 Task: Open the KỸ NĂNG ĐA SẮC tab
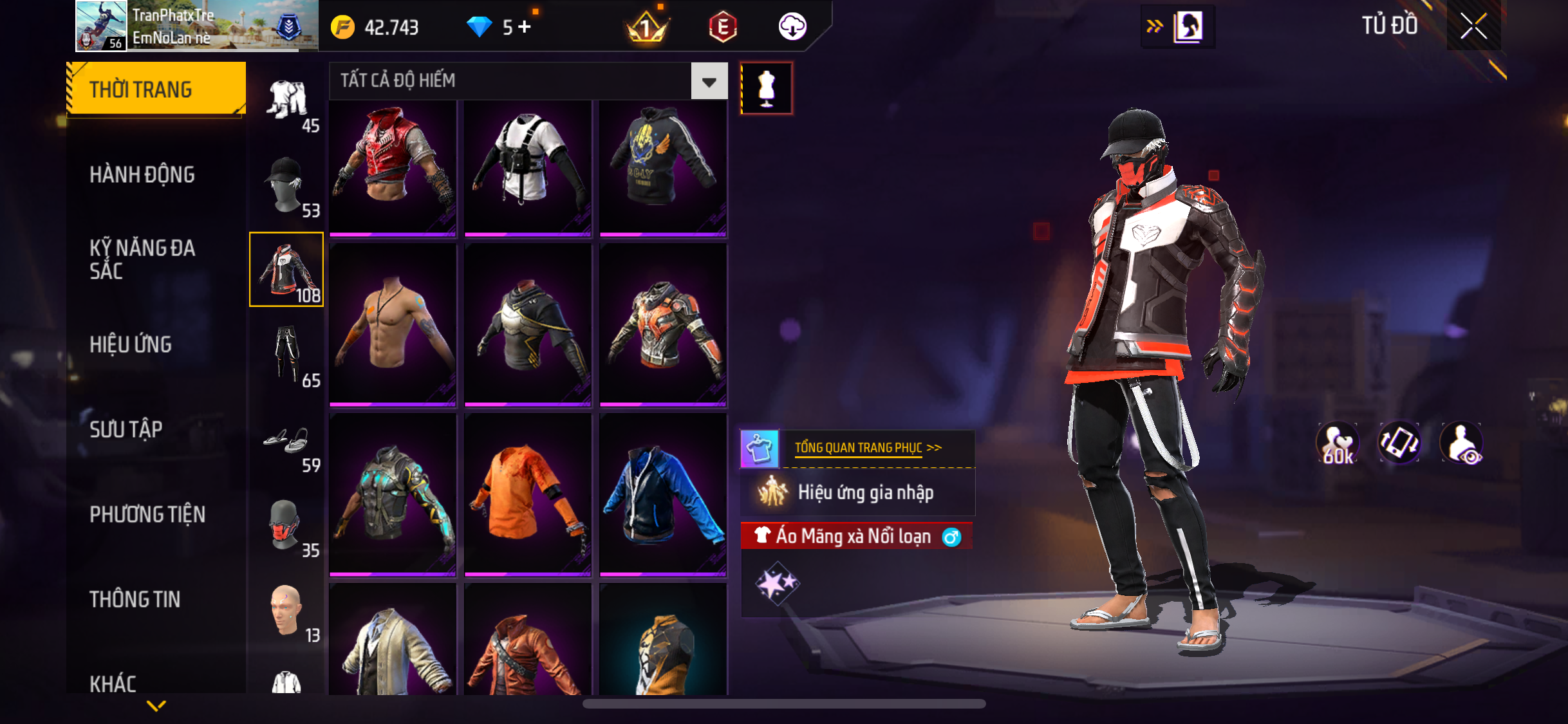coord(142,259)
